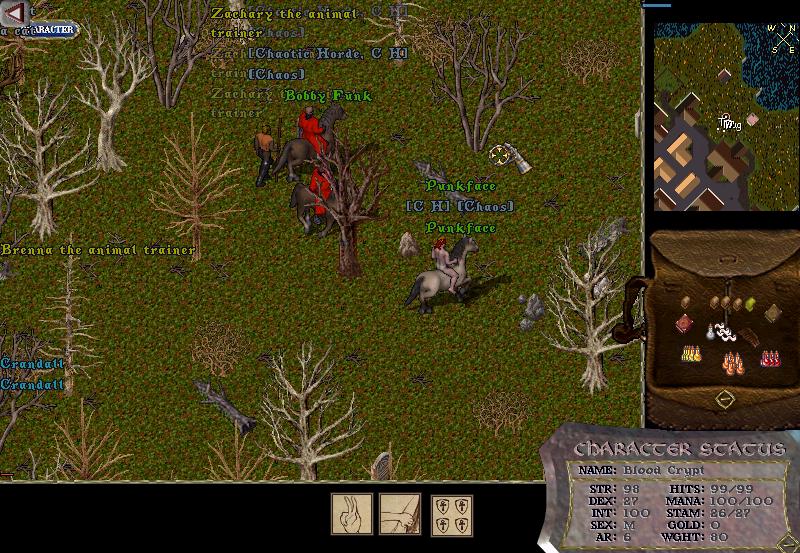This screenshot has height=553, width=800.
Task: Select the tan book in the backpack
Action: click(774, 314)
